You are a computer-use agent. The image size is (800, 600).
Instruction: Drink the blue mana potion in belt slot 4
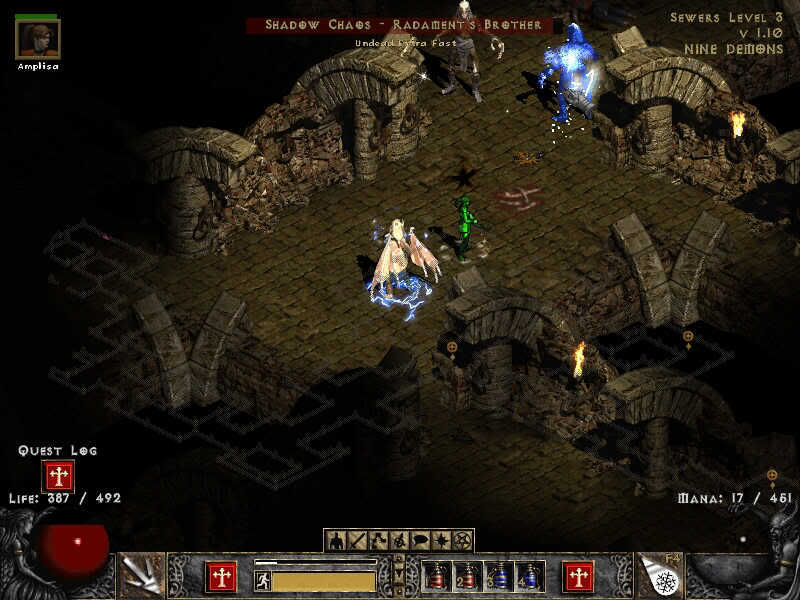(x=528, y=577)
